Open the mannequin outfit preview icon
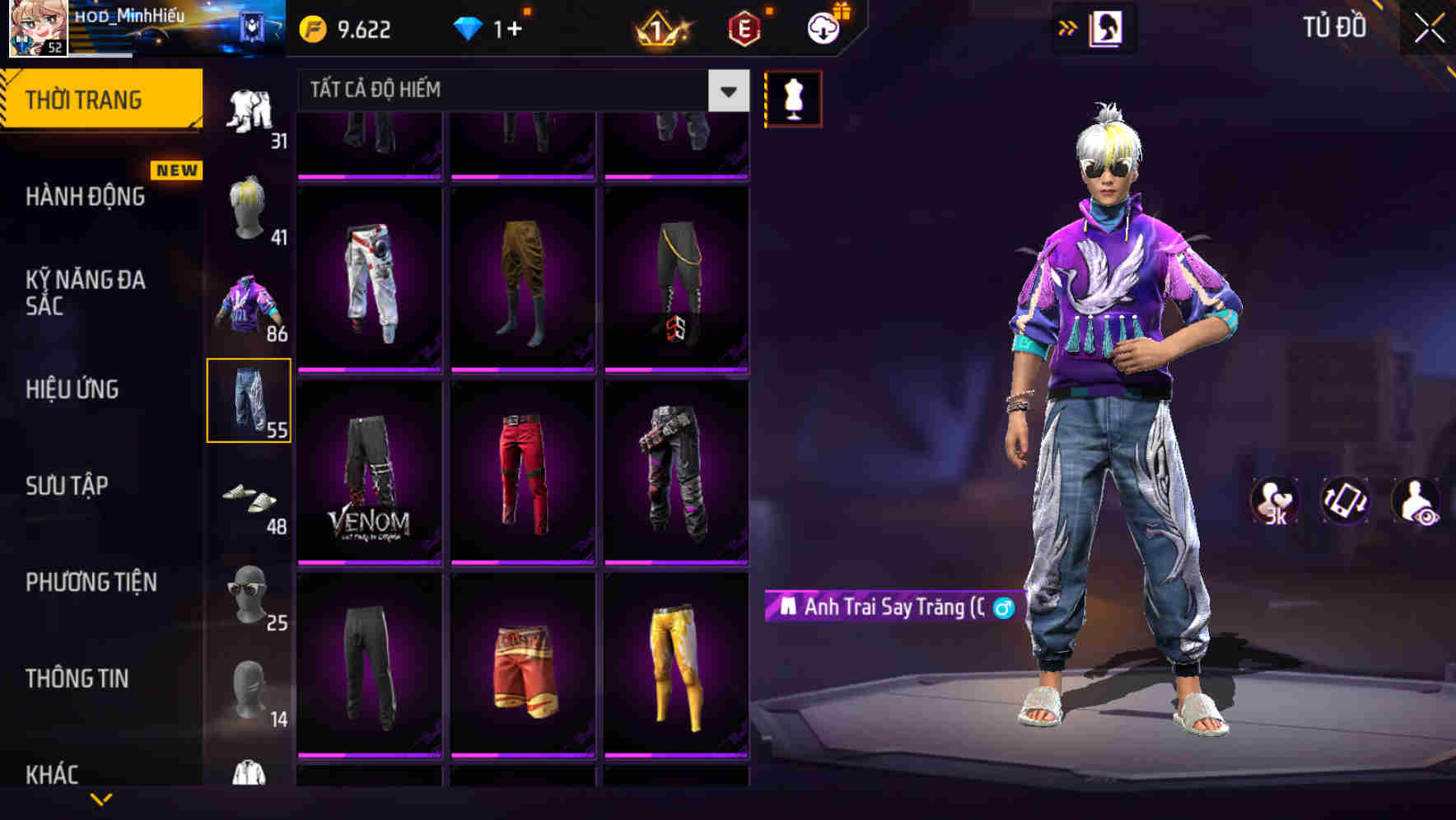Screen dimensions: 1456x820 click(x=792, y=97)
